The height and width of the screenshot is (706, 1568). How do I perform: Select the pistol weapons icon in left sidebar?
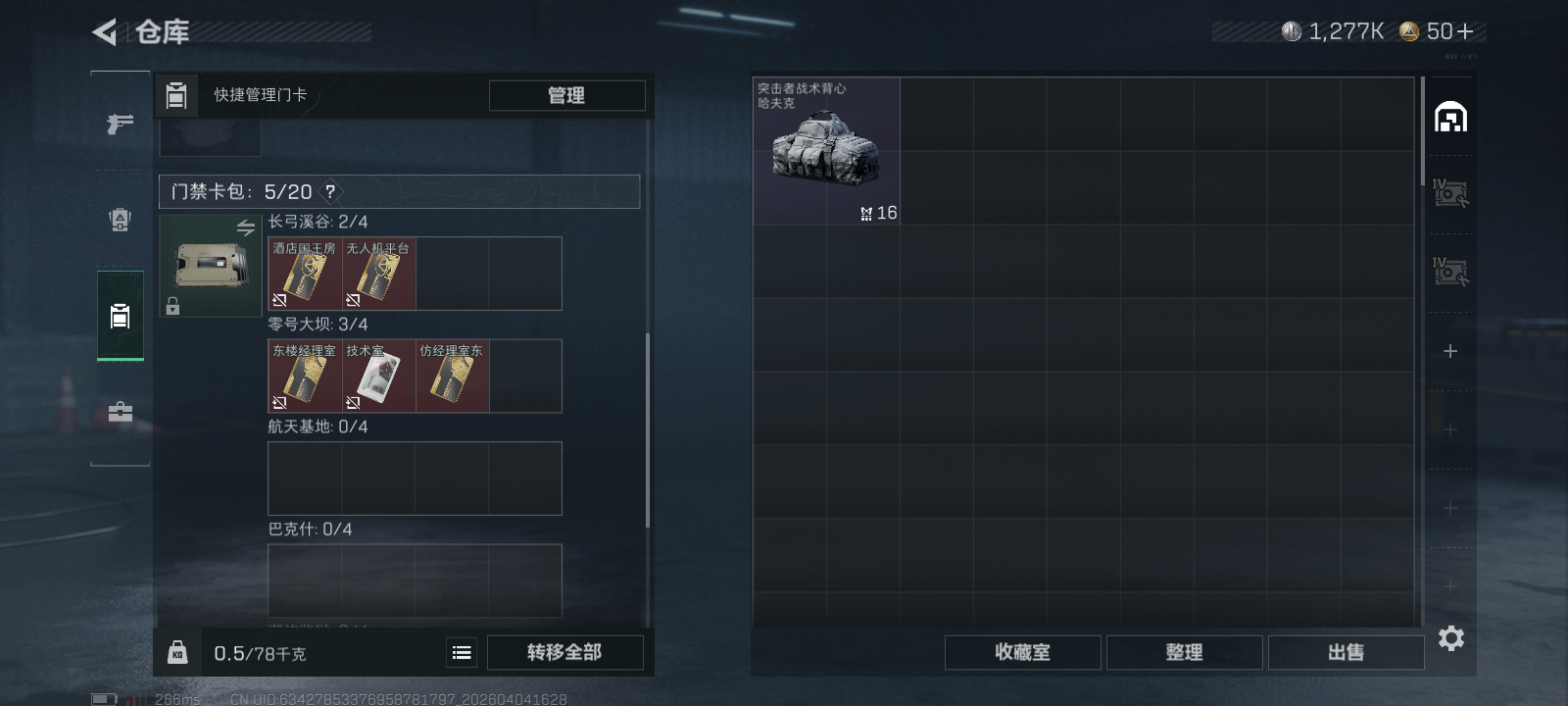(120, 125)
